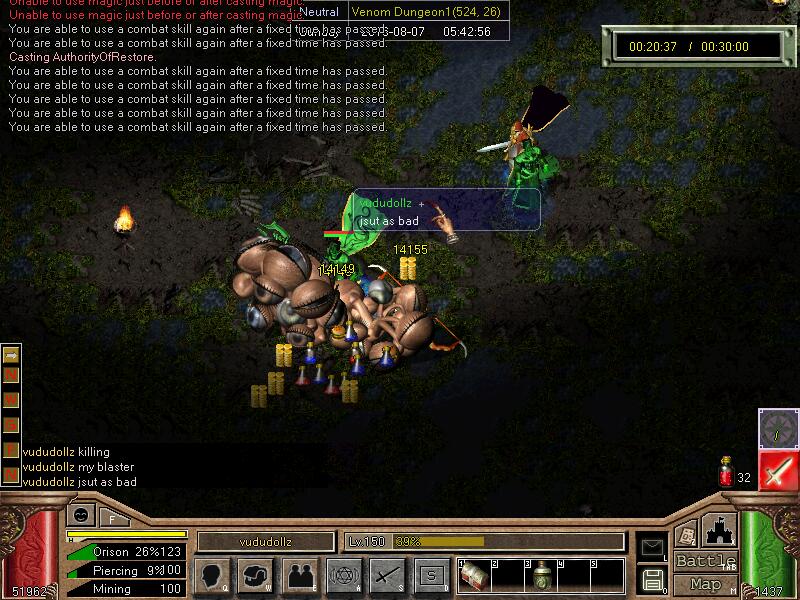Use the green jar in quick slot 3
This screenshot has width=800, height=600.
[x=540, y=577]
